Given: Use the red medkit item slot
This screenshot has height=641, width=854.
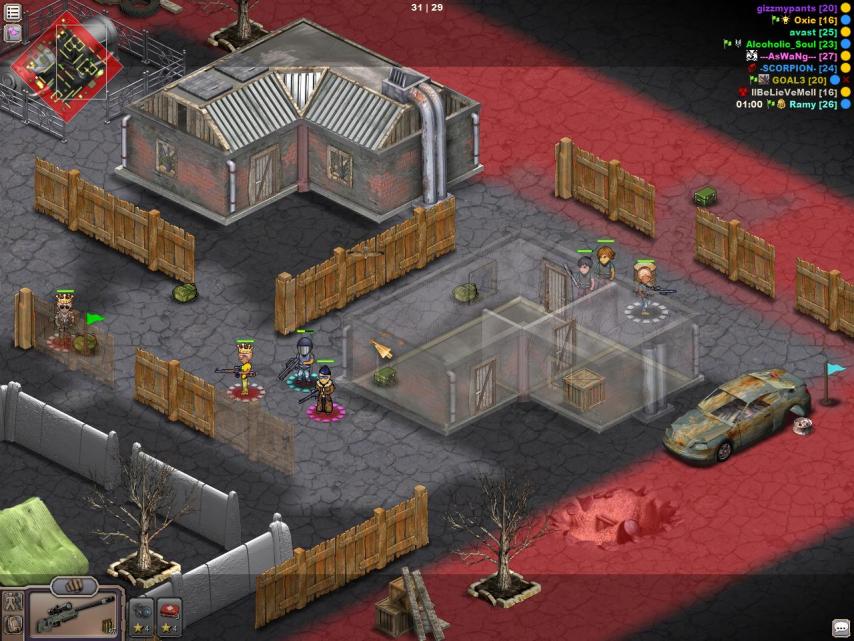Looking at the screenshot, I should (x=169, y=612).
